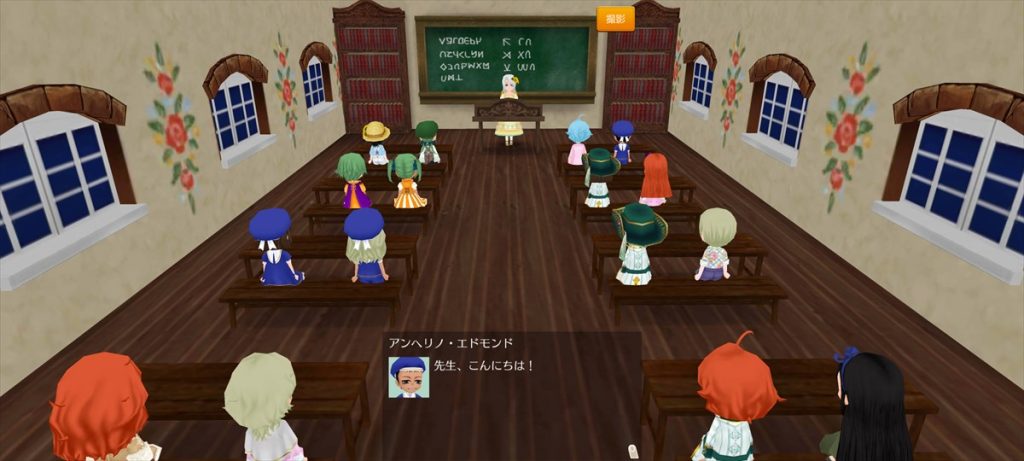Tap the orange 撮影 screenshot button

(615, 19)
